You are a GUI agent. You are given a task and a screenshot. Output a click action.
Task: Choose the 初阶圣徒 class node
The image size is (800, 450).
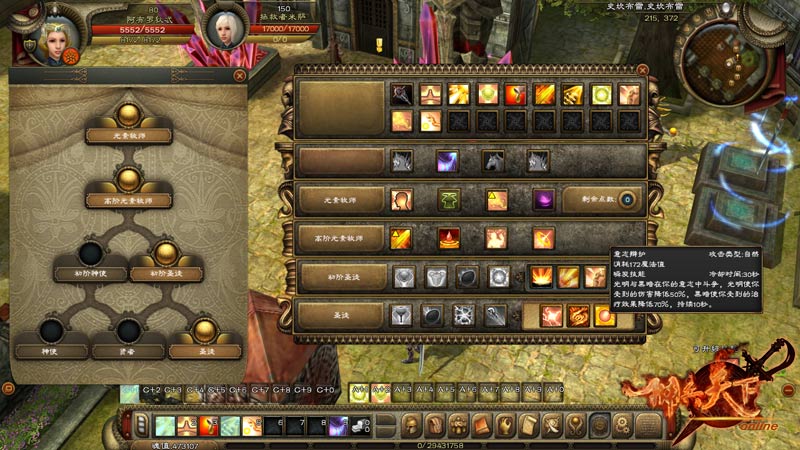point(166,272)
